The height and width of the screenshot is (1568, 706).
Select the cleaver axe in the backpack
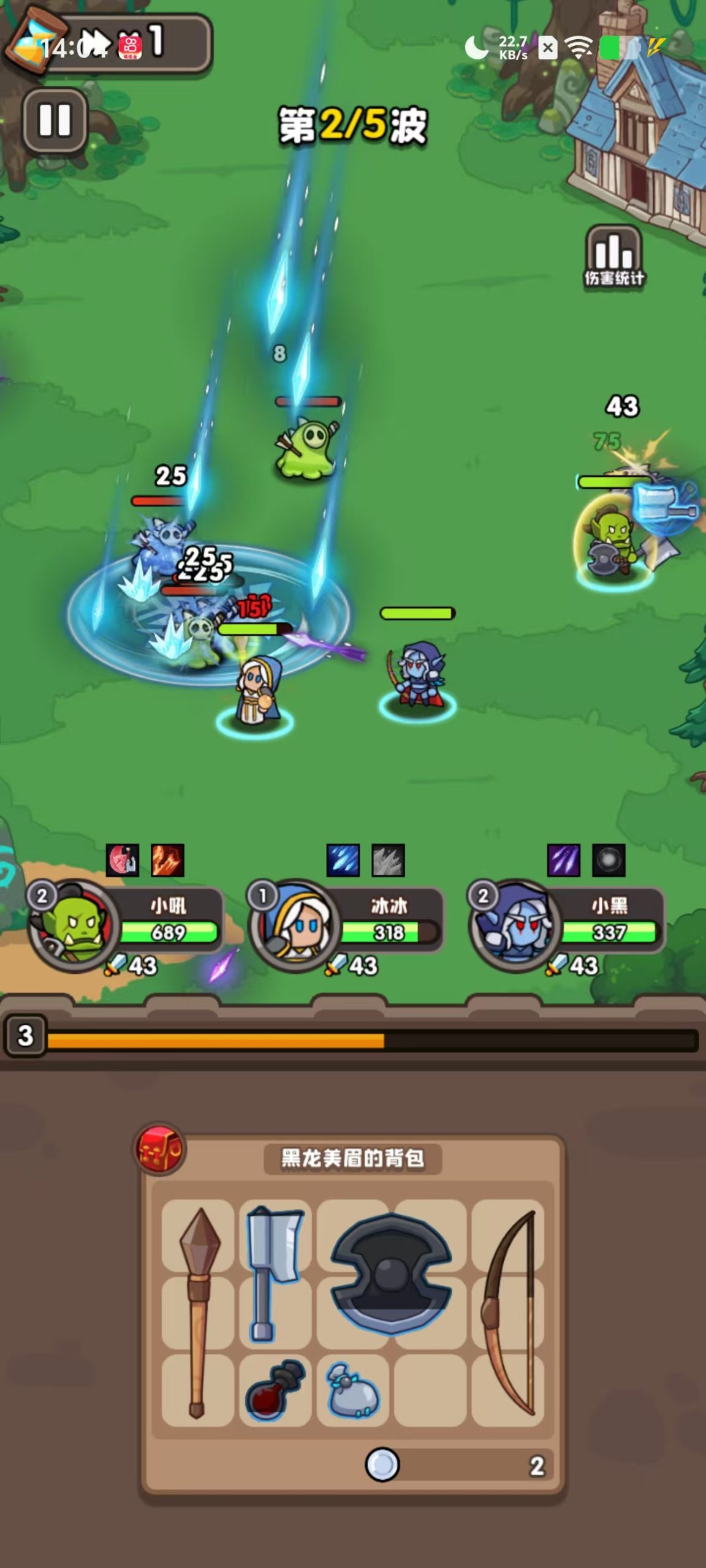(x=274, y=1273)
